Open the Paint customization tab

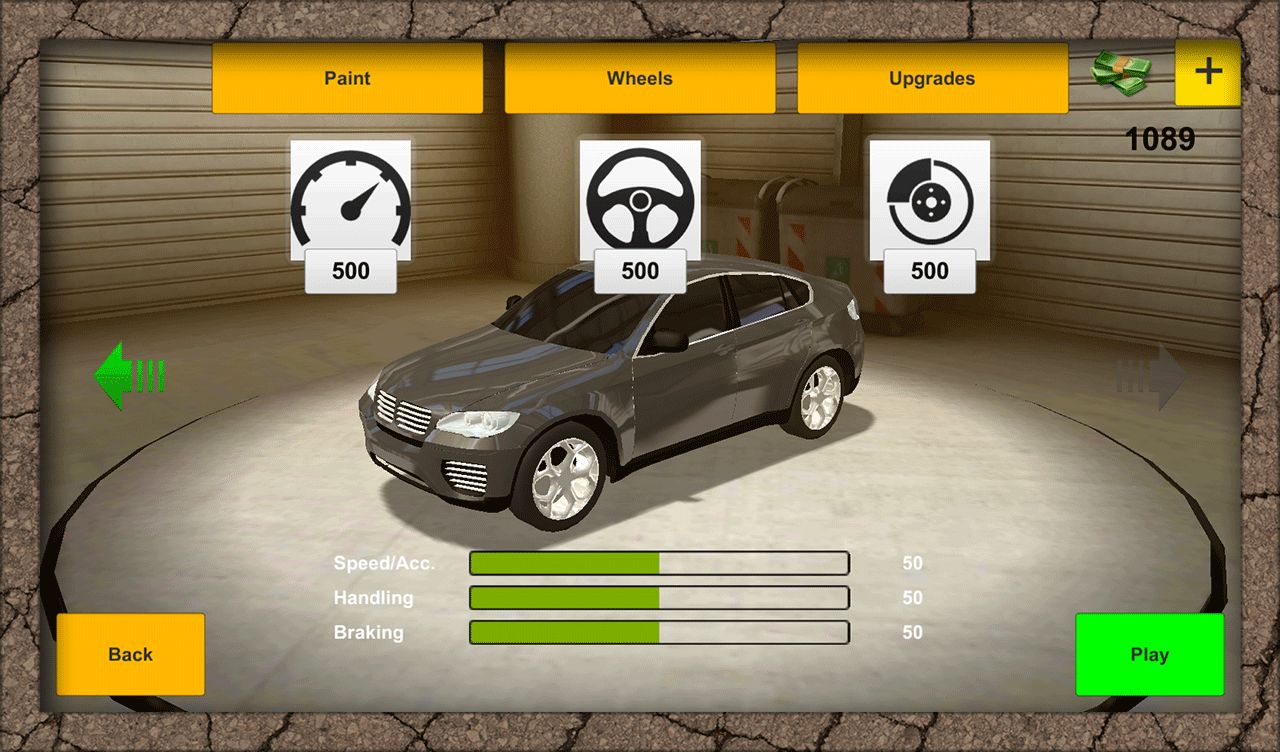[x=347, y=78]
